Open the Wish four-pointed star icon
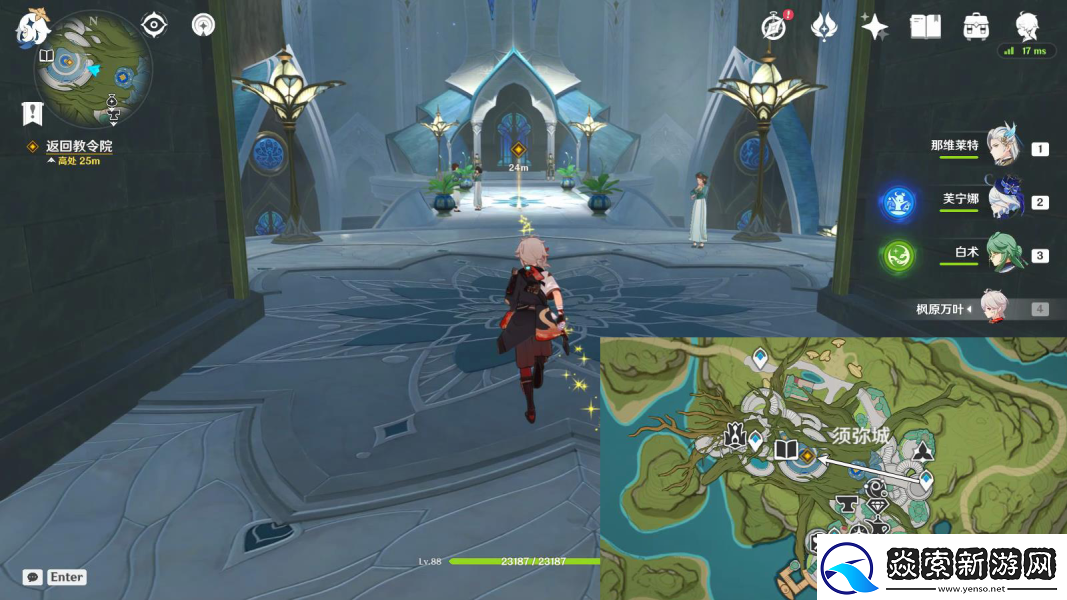 874,27
